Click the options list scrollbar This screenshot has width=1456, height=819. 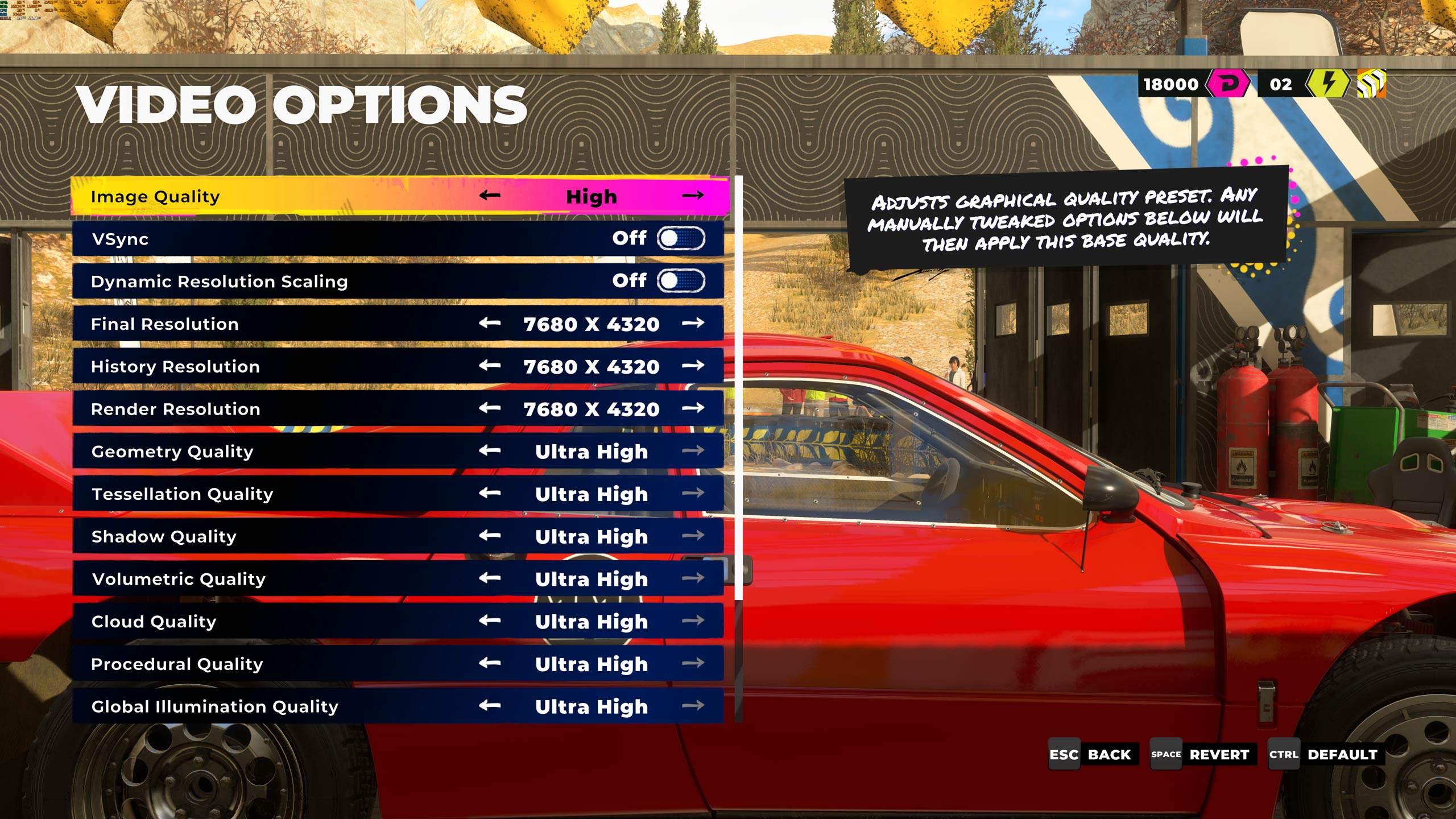[738, 387]
